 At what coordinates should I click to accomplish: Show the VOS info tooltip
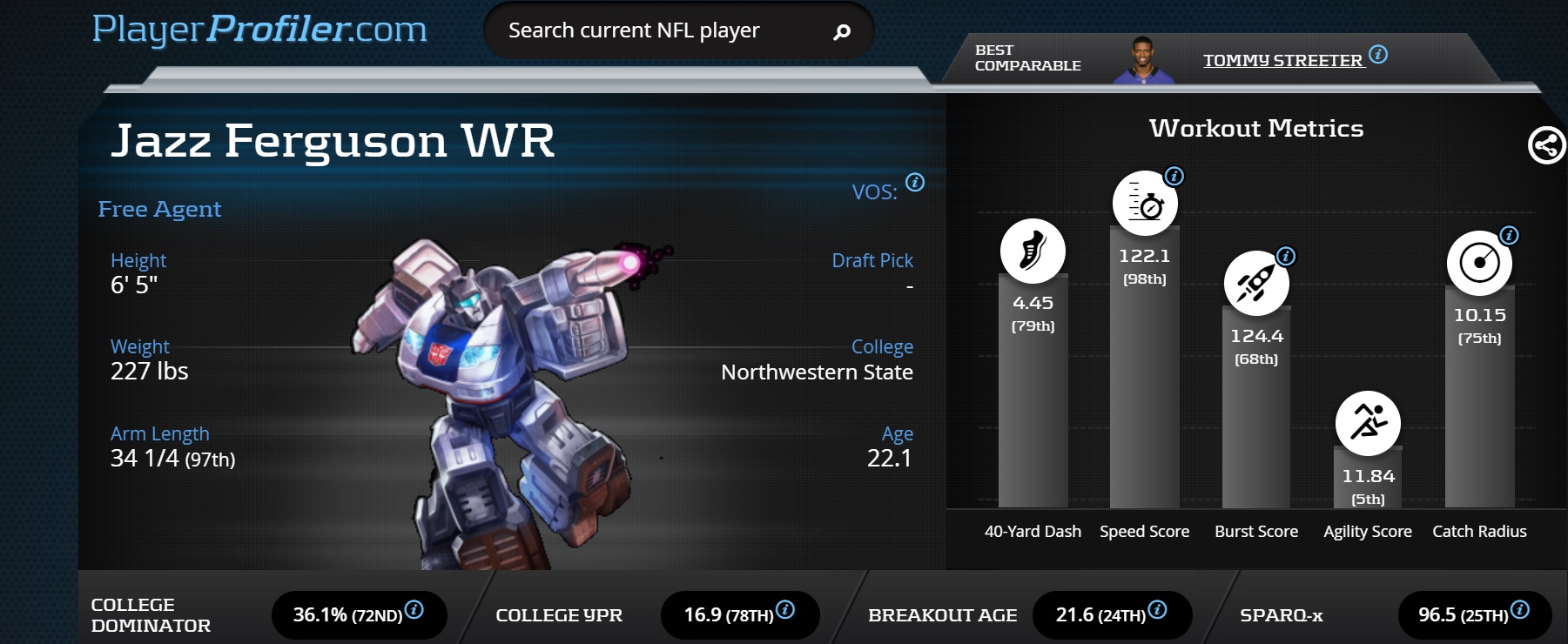coord(915,182)
